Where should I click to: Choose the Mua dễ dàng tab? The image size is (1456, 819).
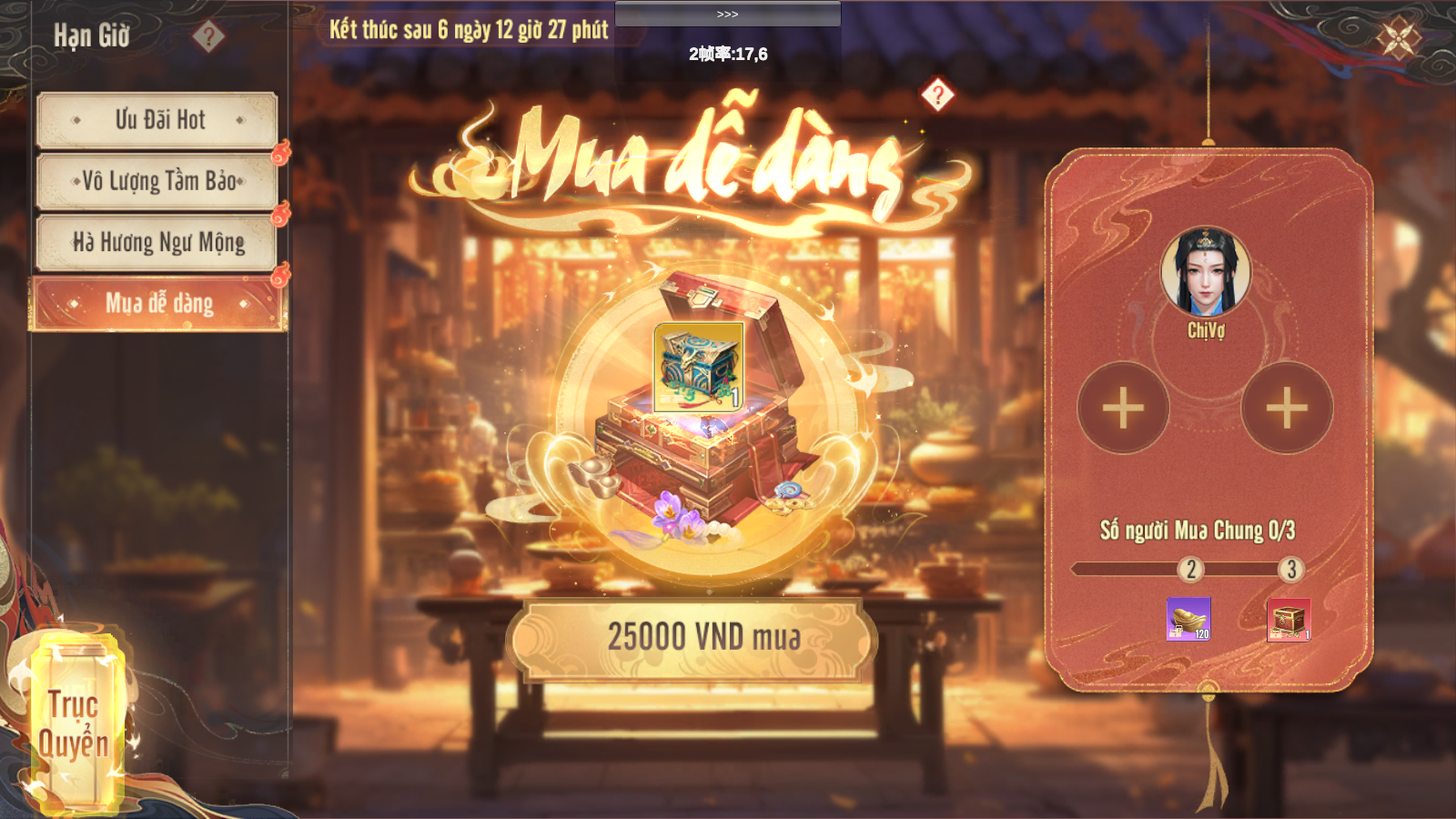click(158, 304)
